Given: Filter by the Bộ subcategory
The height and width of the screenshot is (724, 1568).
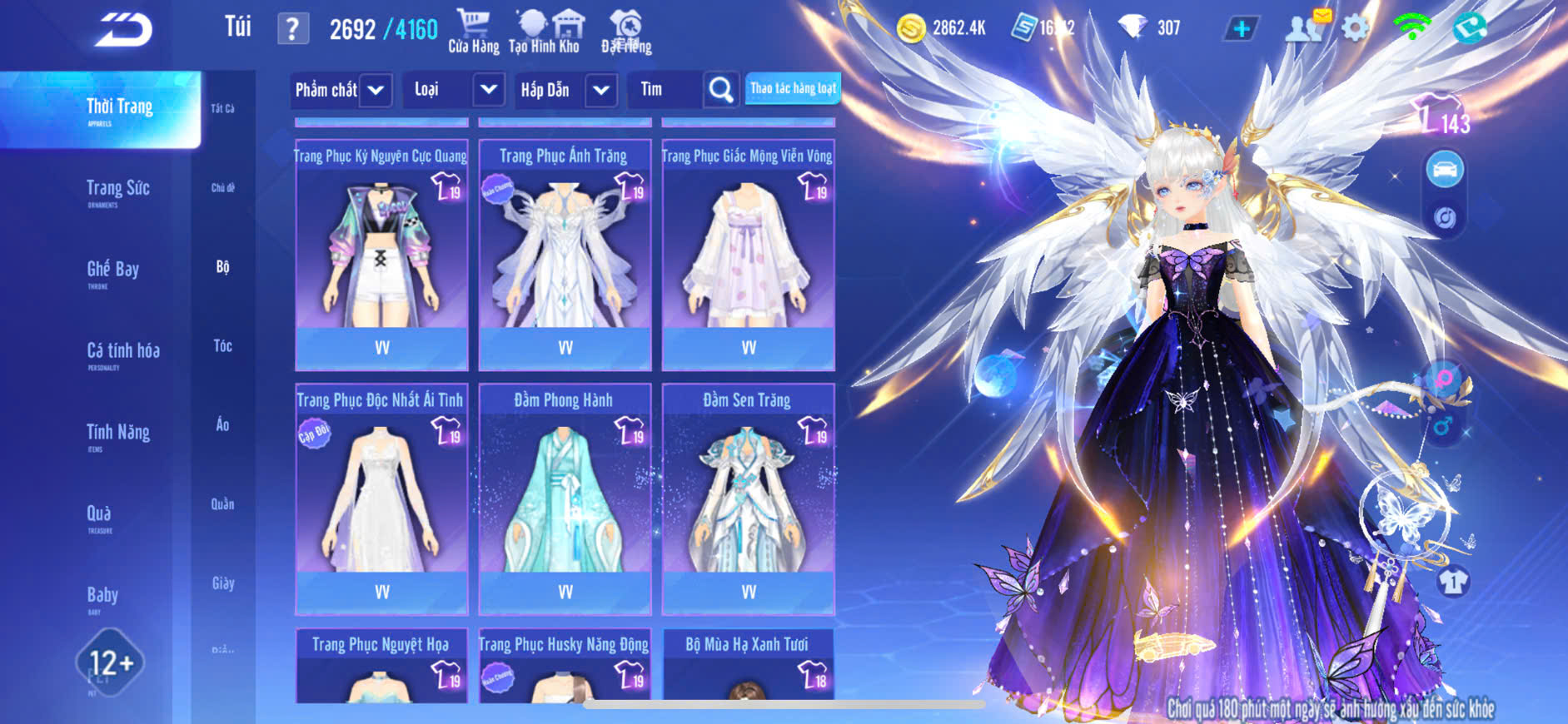Looking at the screenshot, I should 222,267.
